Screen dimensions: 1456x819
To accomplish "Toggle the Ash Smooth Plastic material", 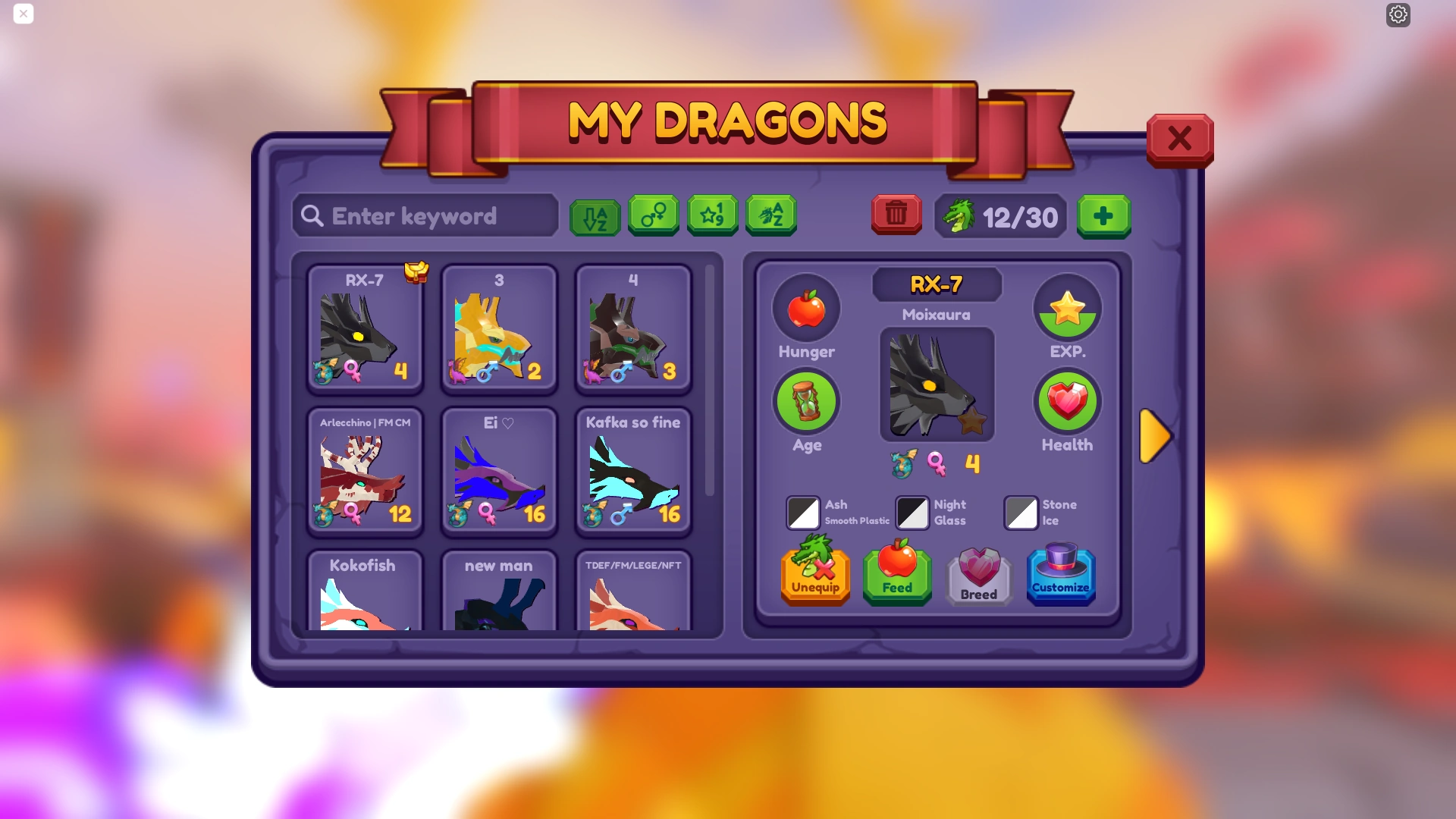I will (x=804, y=513).
